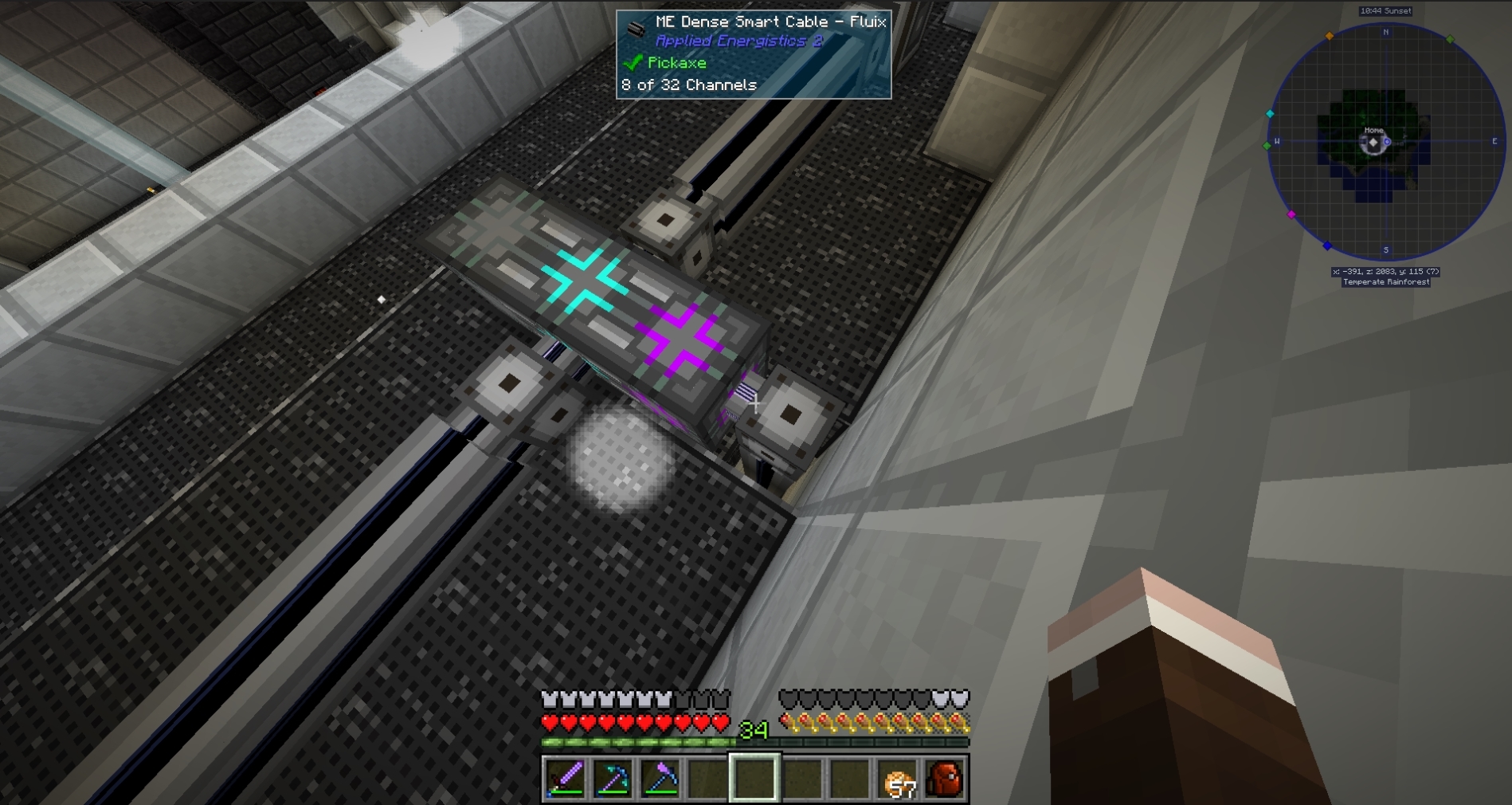Toggle the cyan waypoint on the minimap's west edge
1512x805 pixels.
[1270, 114]
